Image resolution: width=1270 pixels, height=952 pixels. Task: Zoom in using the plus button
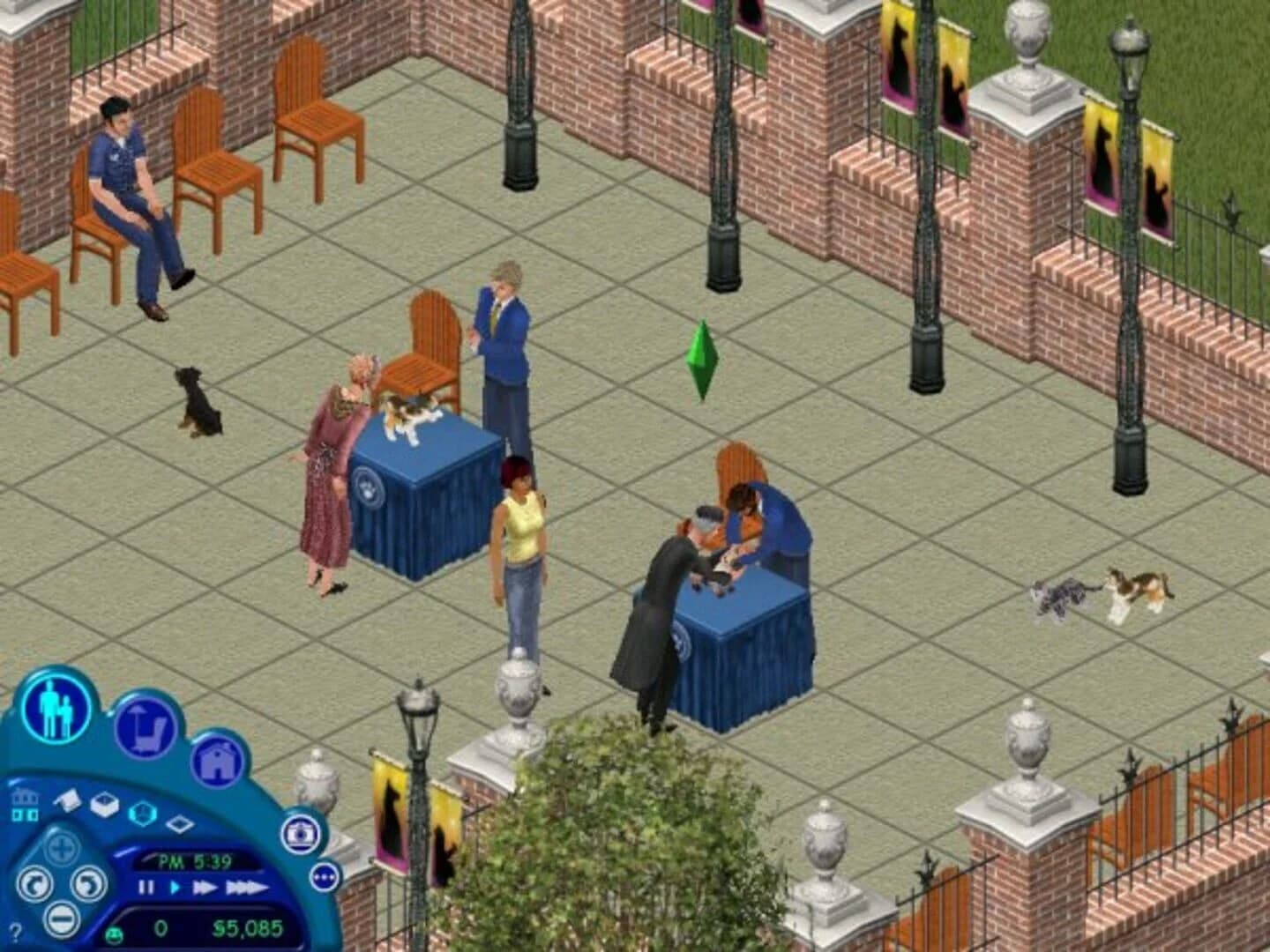point(61,847)
